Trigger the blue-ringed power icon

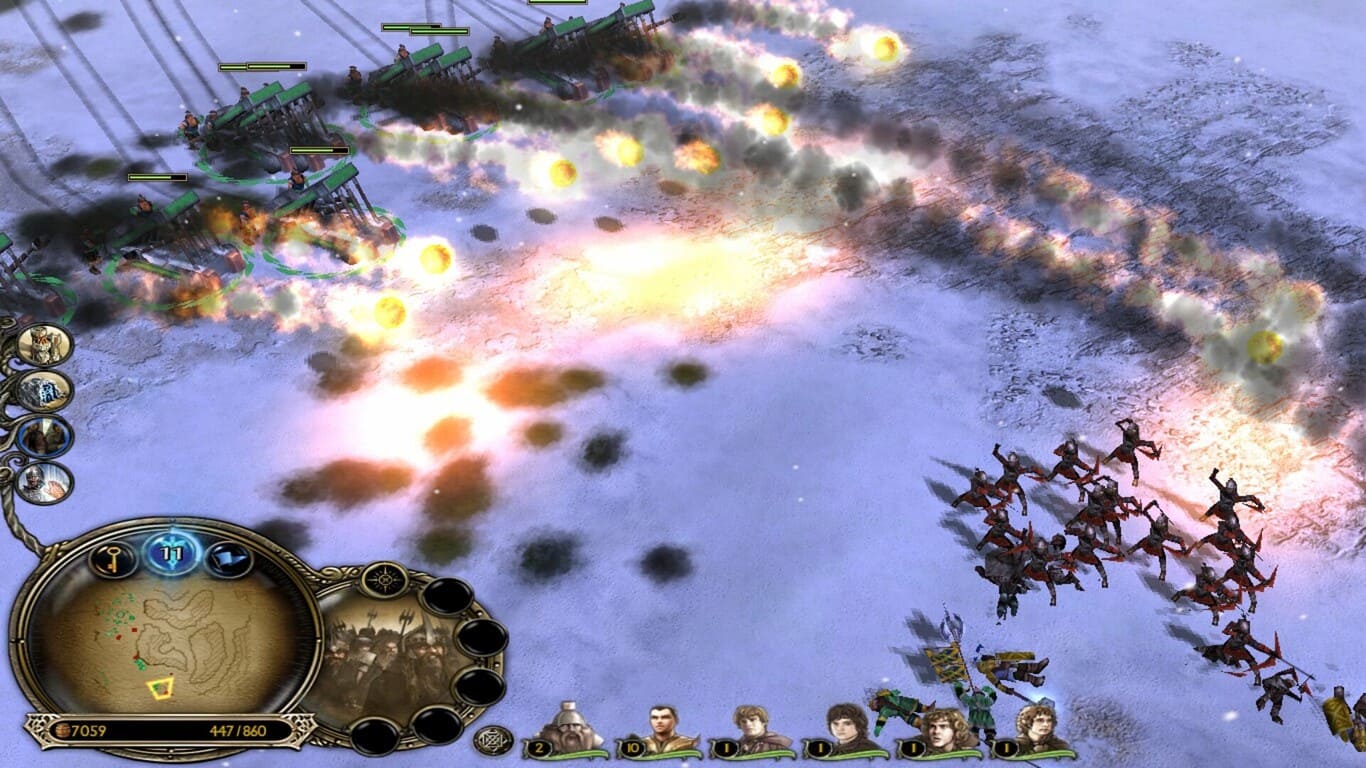[x=45, y=437]
